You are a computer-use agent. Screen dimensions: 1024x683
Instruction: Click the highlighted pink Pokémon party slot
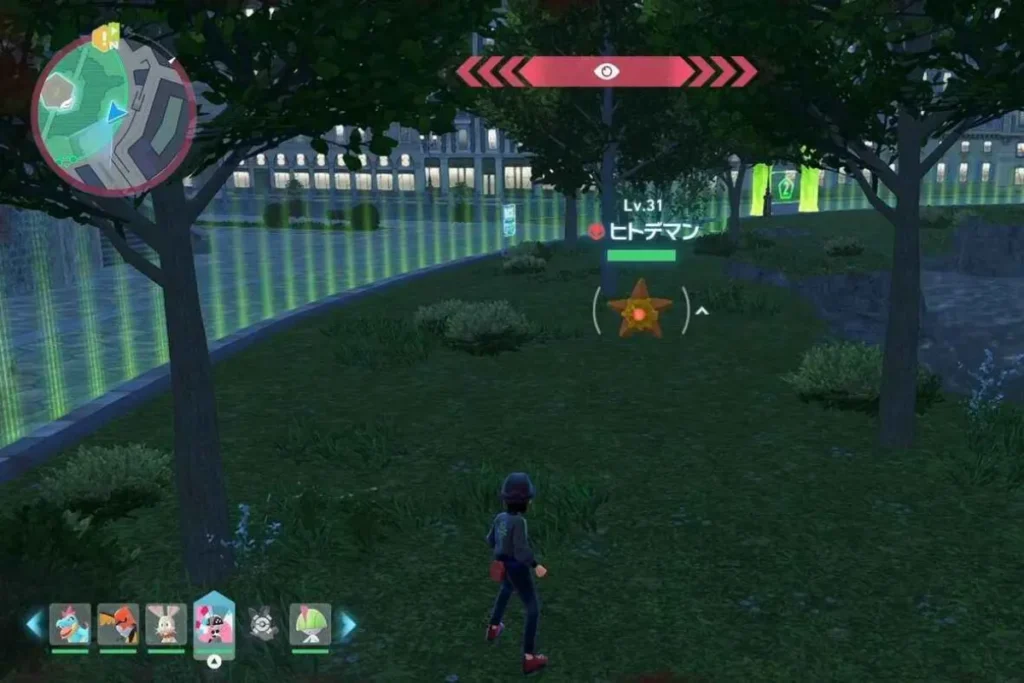214,624
